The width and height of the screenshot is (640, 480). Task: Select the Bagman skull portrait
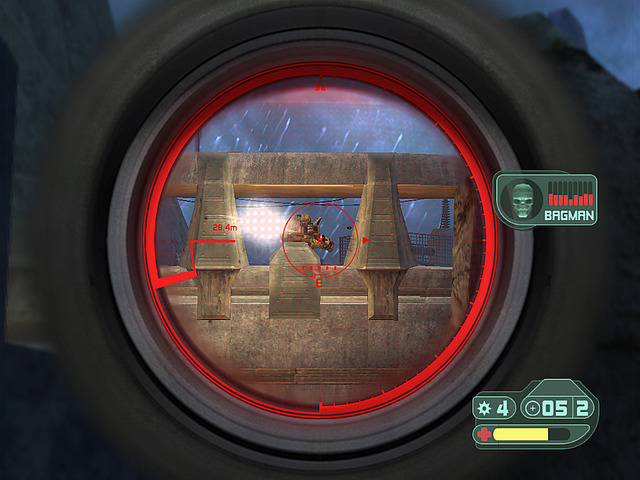pyautogui.click(x=521, y=197)
